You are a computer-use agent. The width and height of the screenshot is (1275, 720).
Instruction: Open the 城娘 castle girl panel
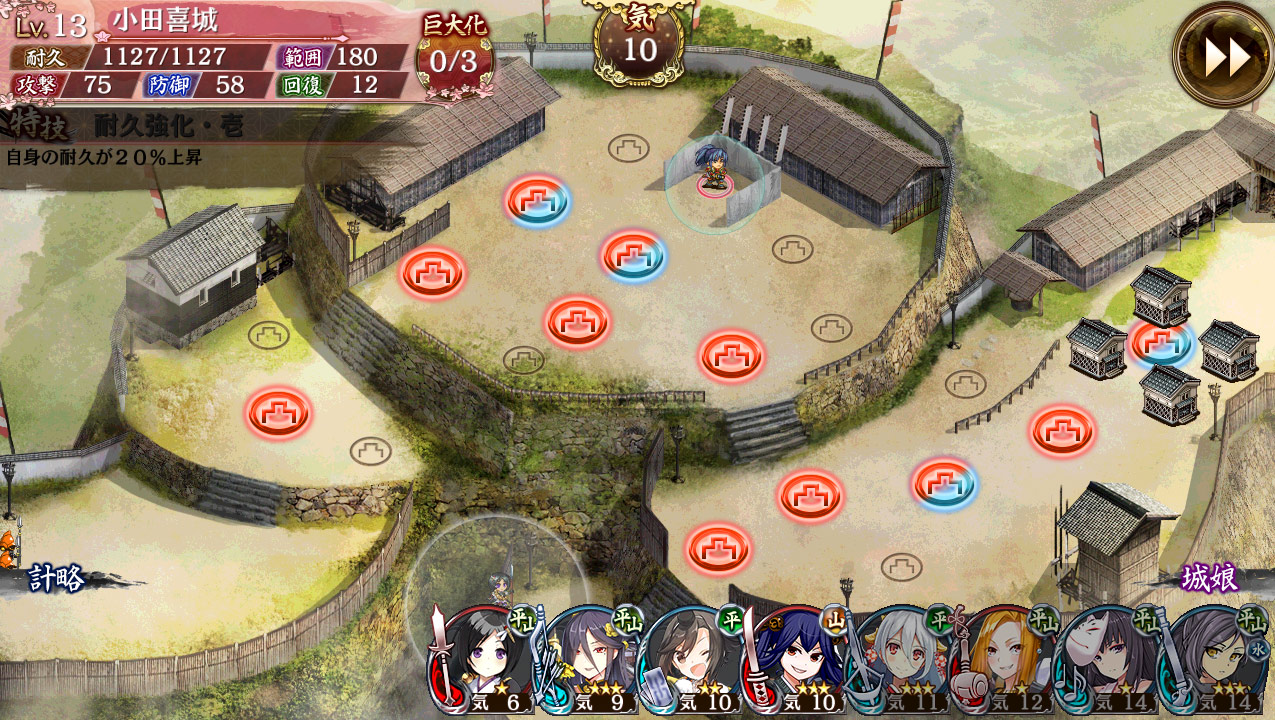point(1209,578)
